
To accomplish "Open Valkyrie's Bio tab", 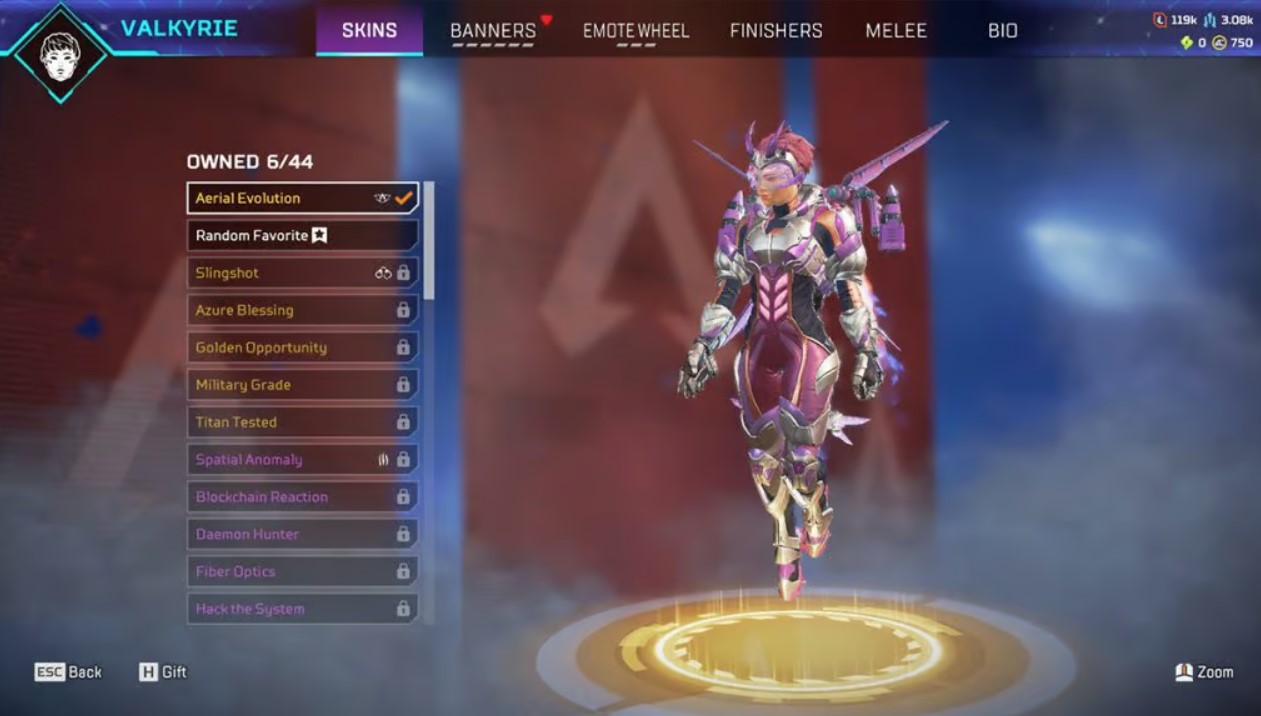I will point(1002,31).
